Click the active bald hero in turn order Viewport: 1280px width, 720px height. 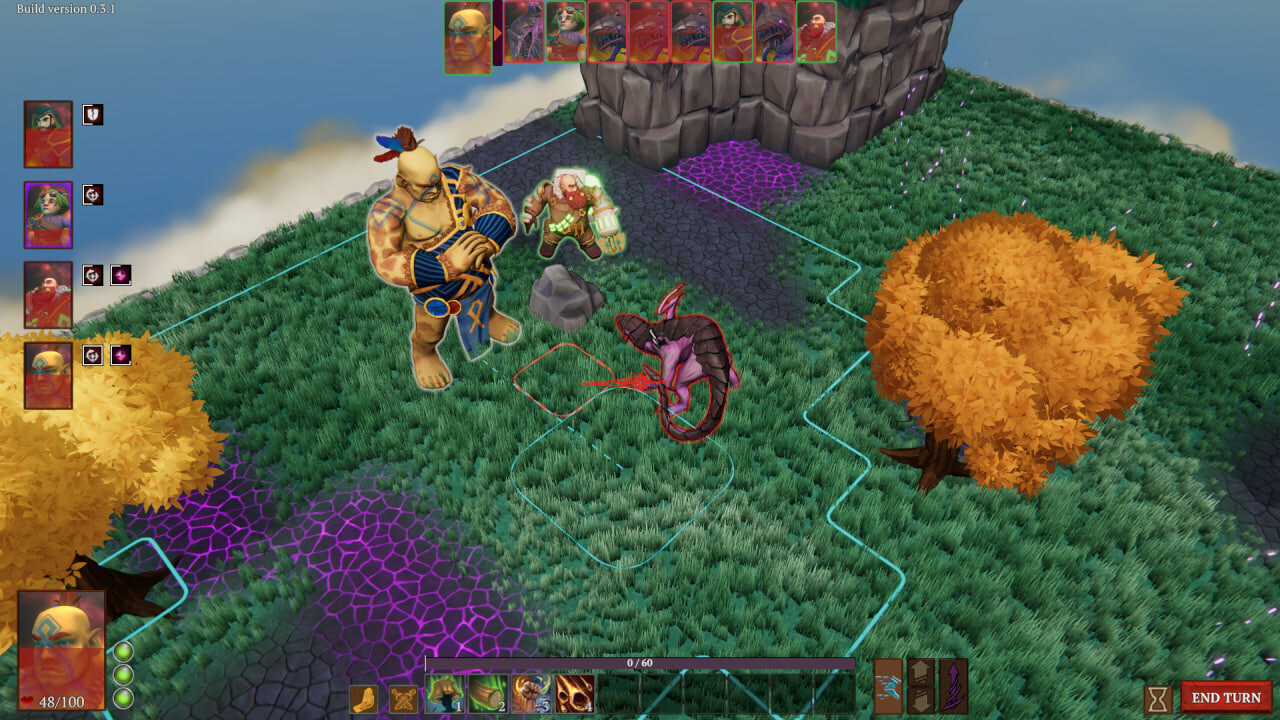pos(468,38)
